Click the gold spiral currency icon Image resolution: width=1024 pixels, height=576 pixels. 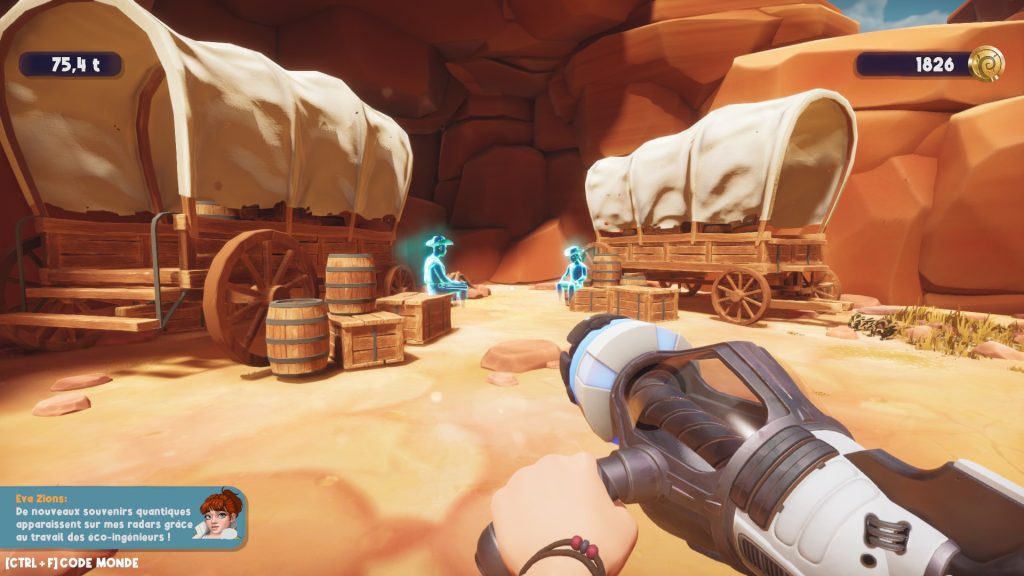986,64
